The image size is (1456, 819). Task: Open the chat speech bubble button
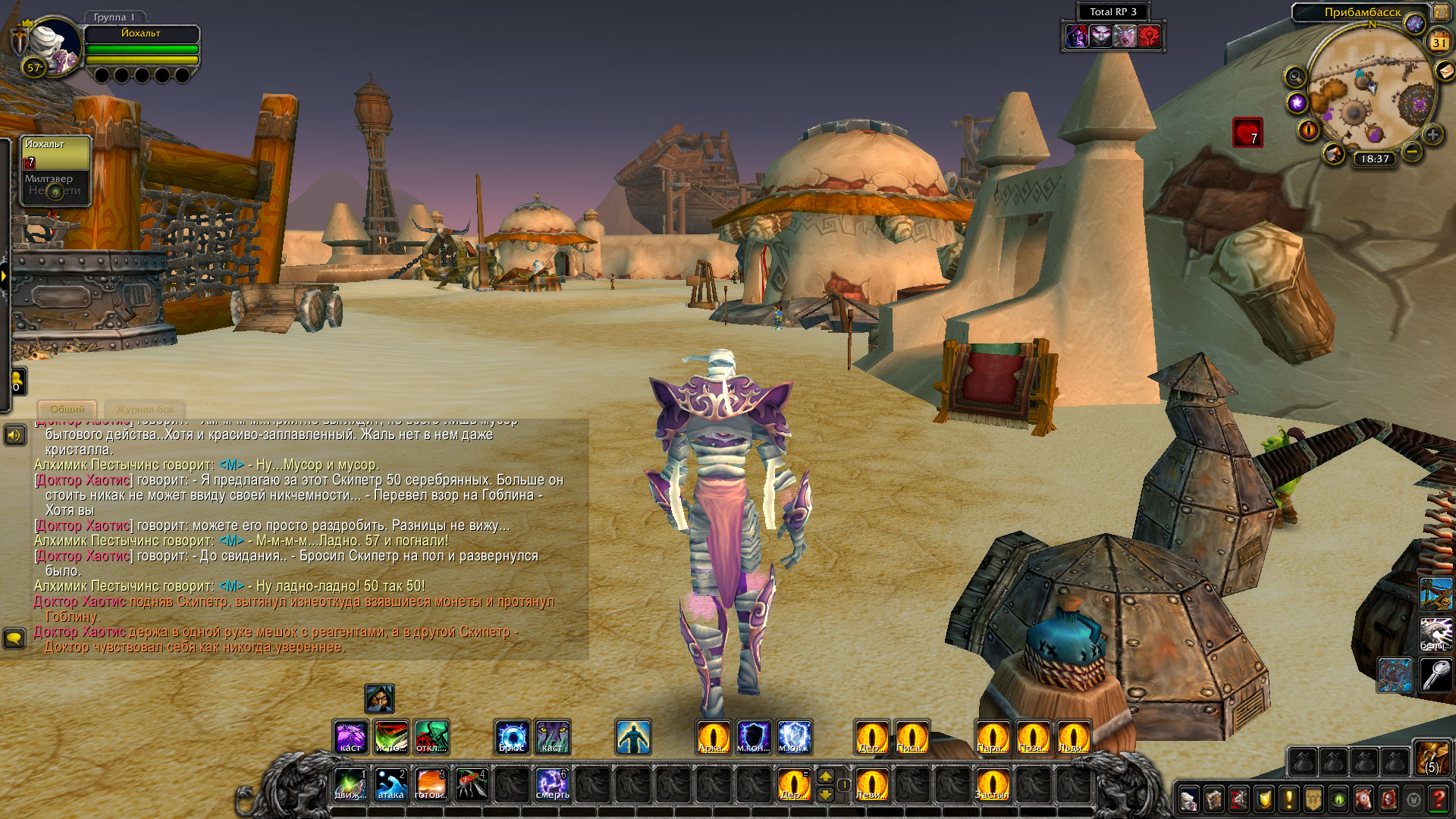14,638
